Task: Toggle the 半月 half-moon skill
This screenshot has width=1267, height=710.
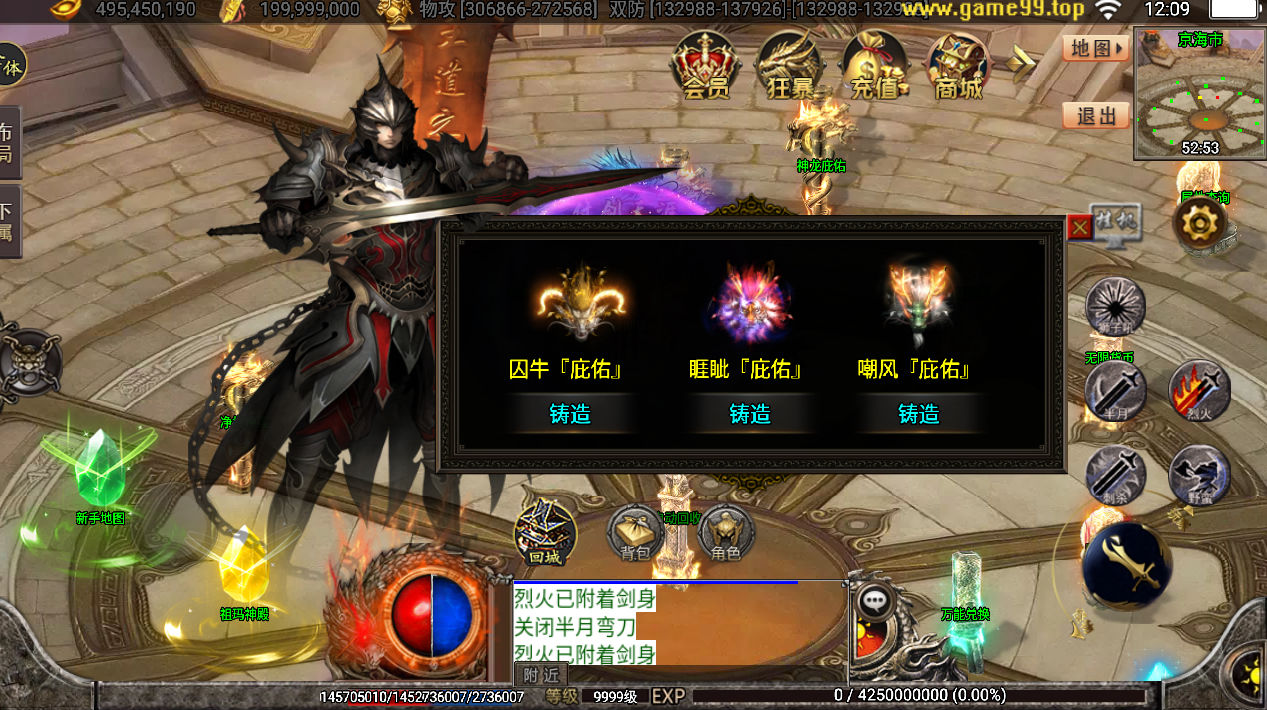Action: pyautogui.click(x=1114, y=392)
